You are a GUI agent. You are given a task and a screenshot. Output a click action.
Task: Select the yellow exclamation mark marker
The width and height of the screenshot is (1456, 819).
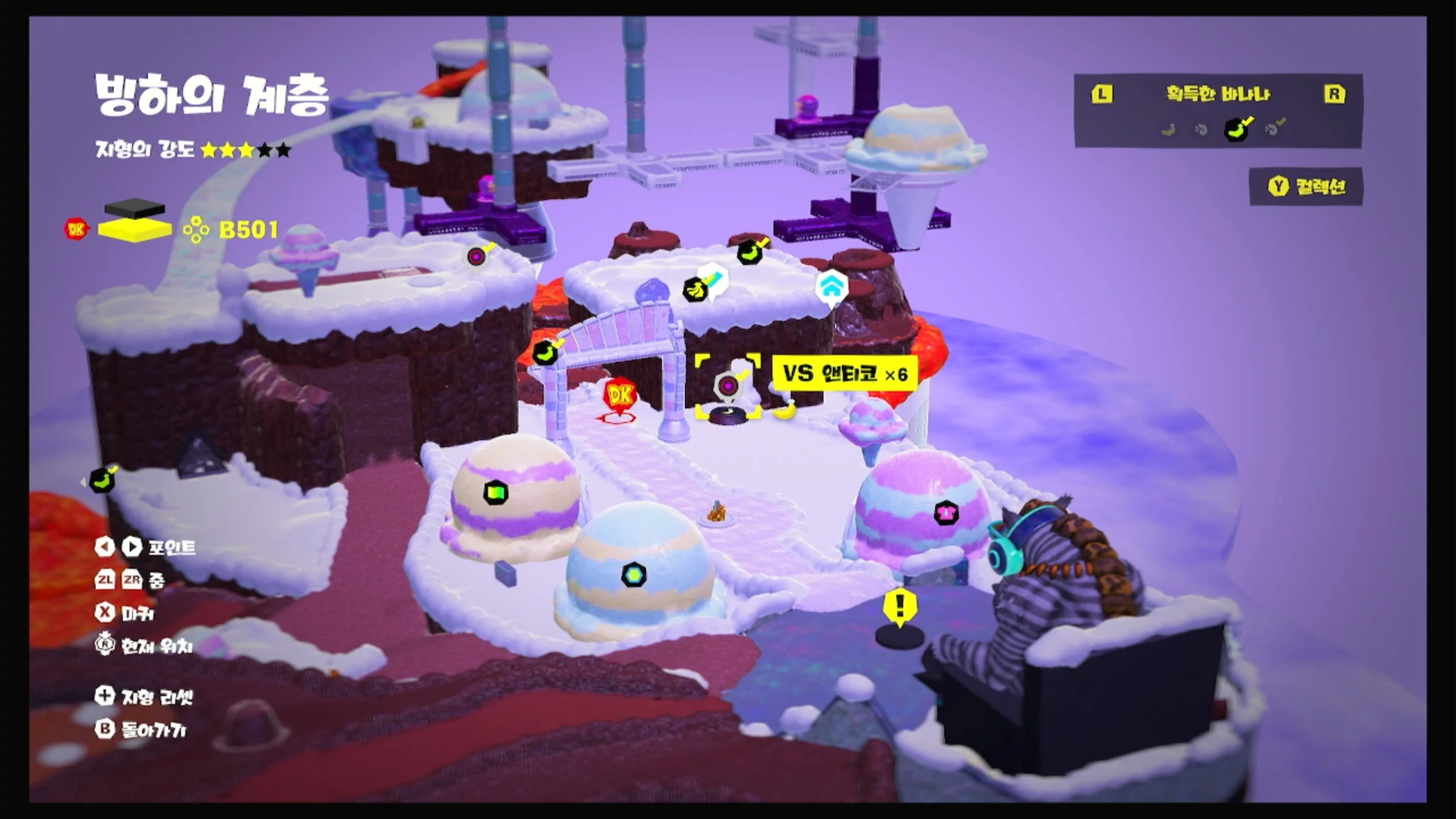pyautogui.click(x=899, y=605)
